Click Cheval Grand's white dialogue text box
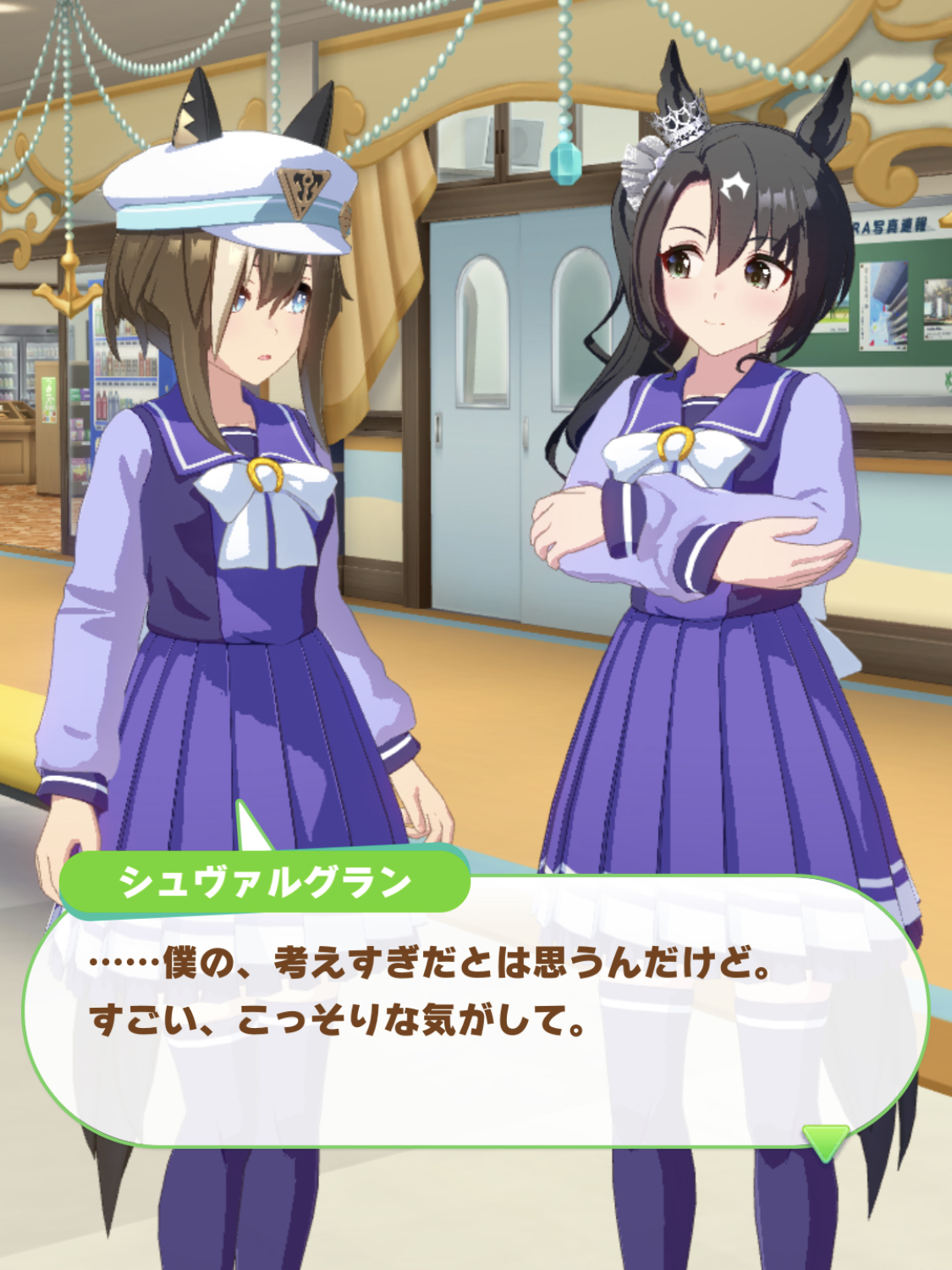The height and width of the screenshot is (1270, 952). point(474,1015)
